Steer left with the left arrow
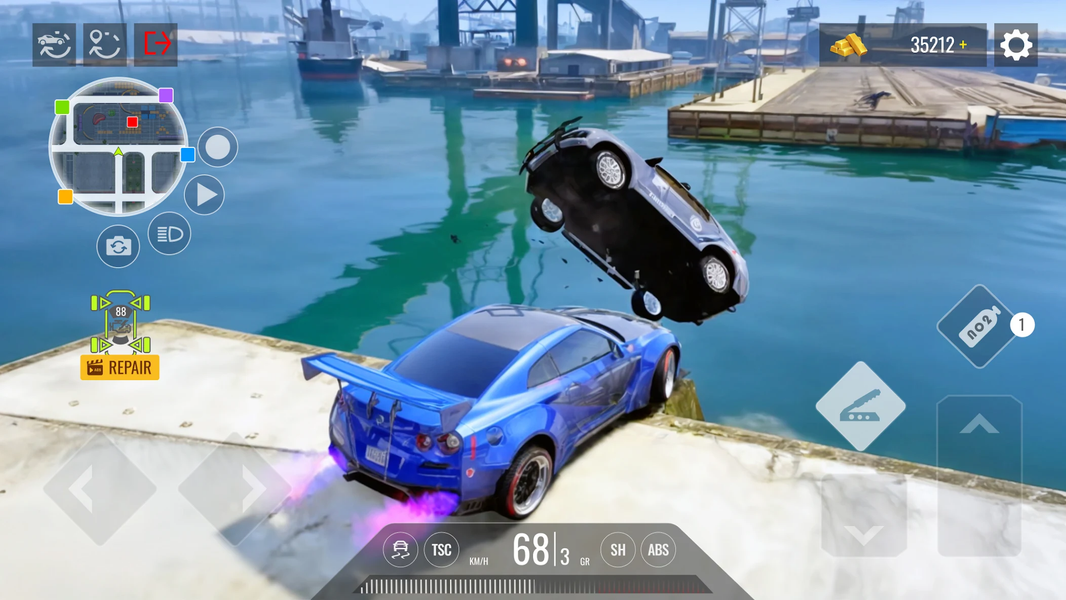Screen dimensions: 1066x600 click(99, 488)
